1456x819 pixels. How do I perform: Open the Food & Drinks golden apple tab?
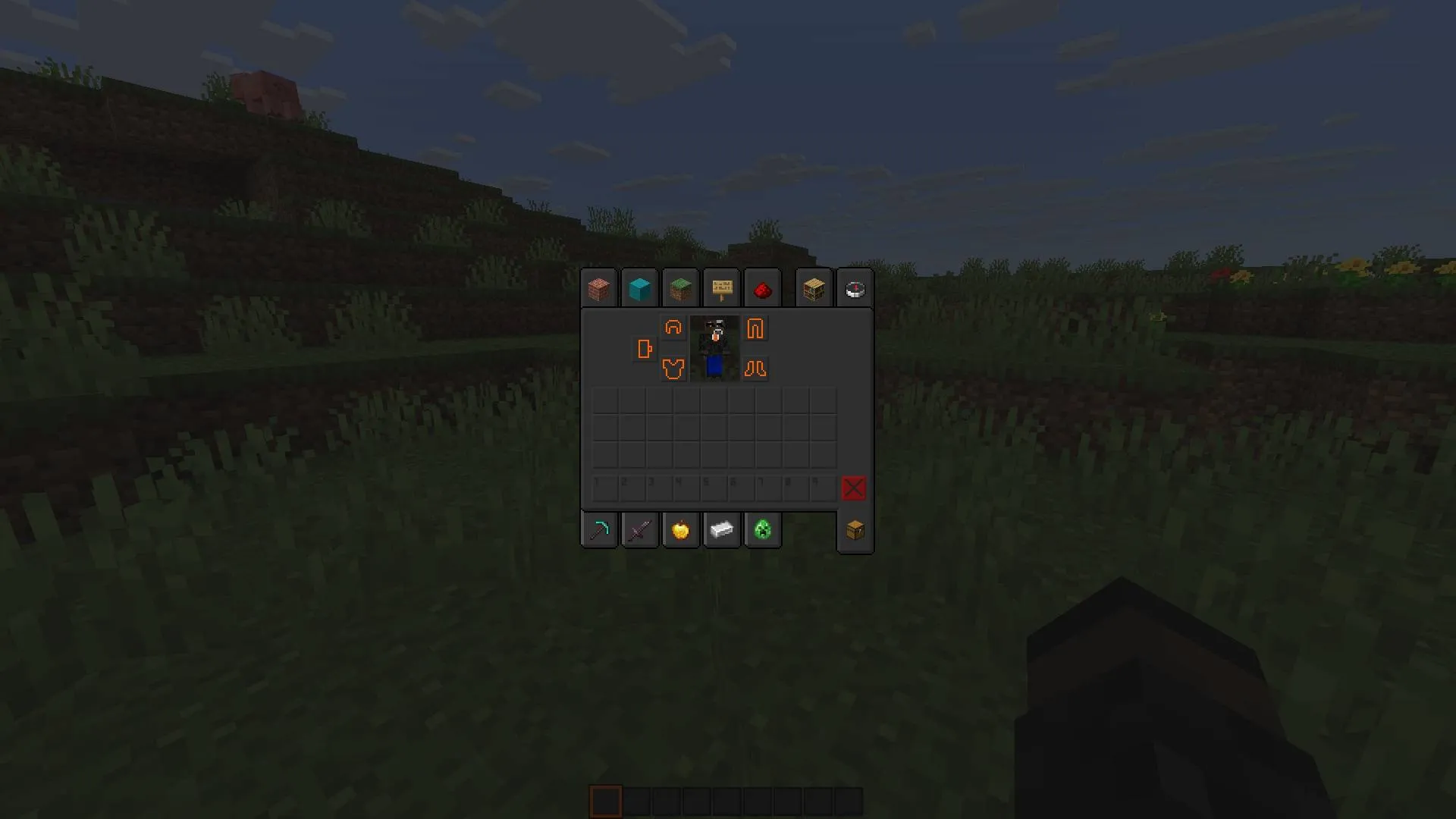pos(680,529)
